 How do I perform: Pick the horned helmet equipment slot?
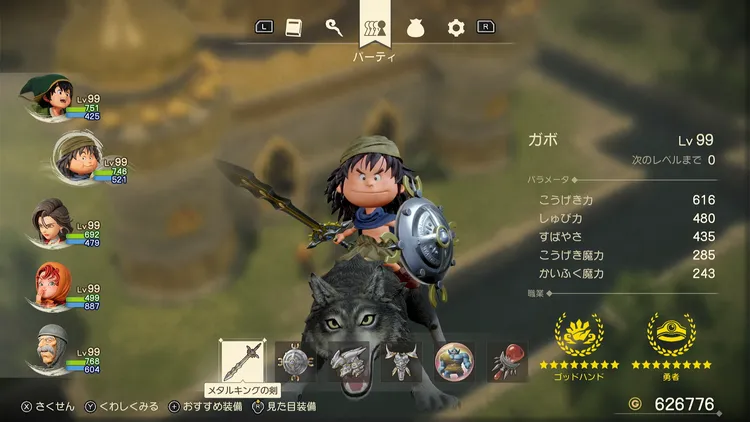(x=402, y=362)
